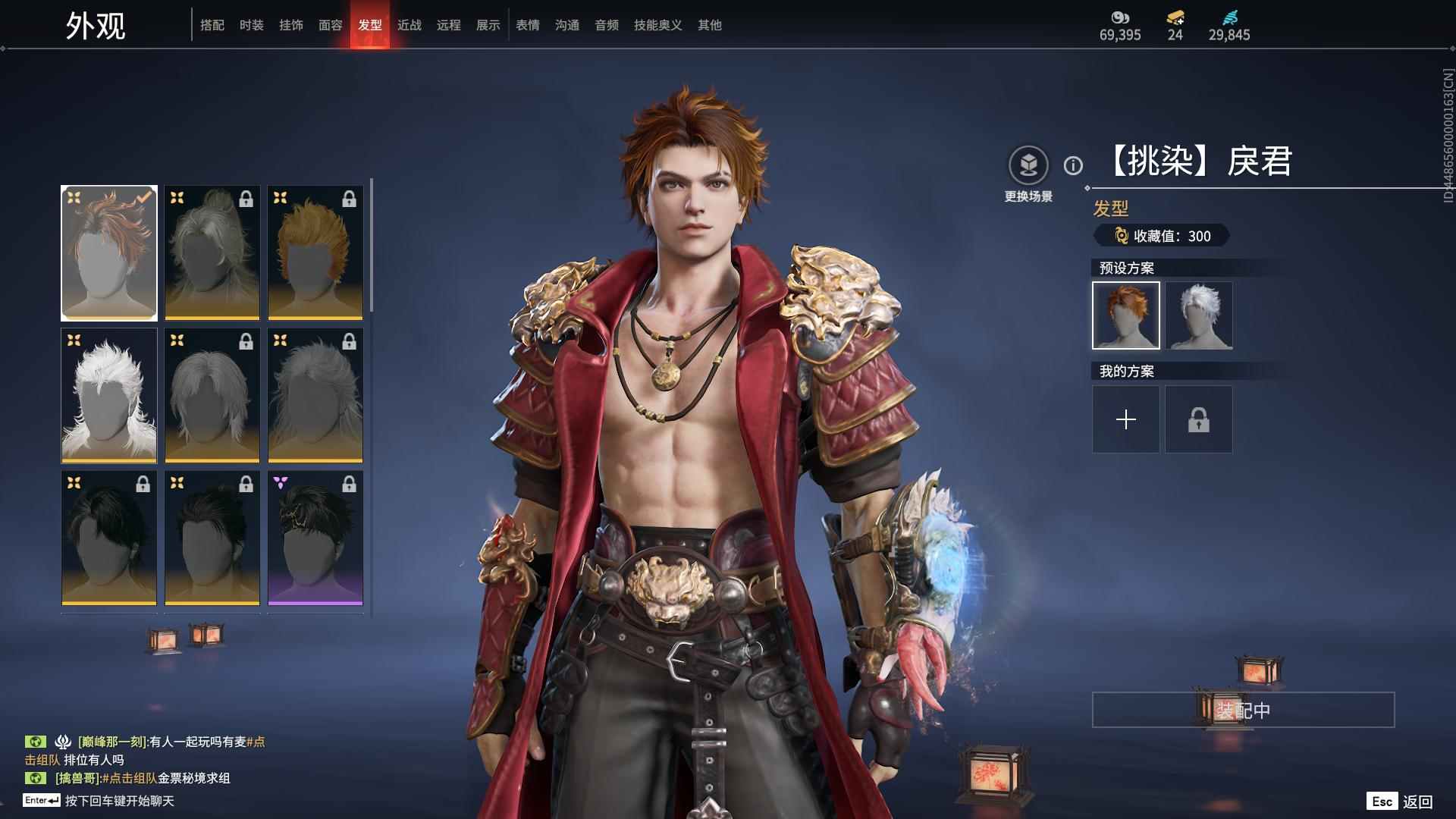Pick the locked gray topknot hairstyle
1456x819 pixels.
[212, 253]
